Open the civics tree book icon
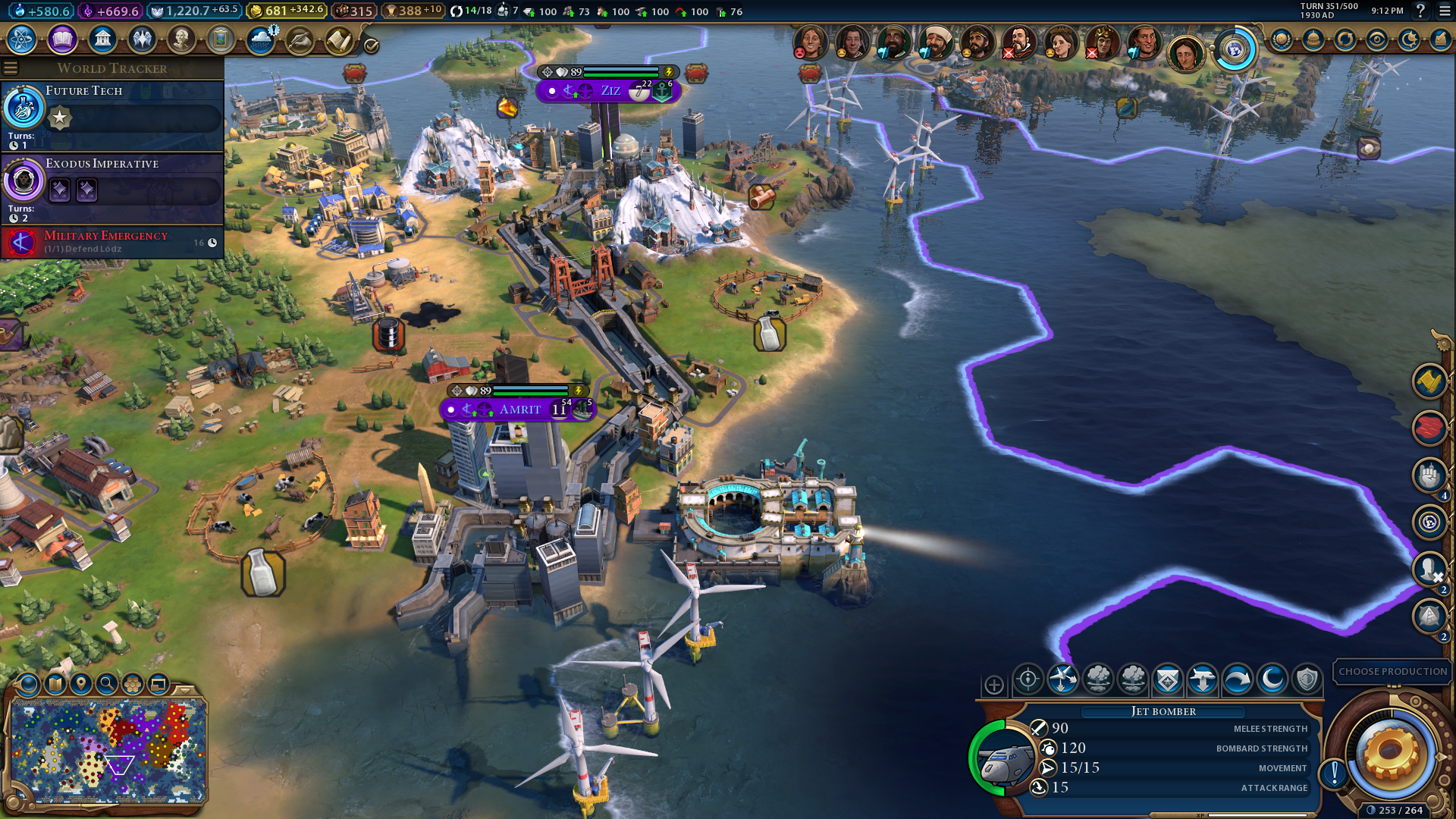The width and height of the screenshot is (1456, 819). (62, 39)
